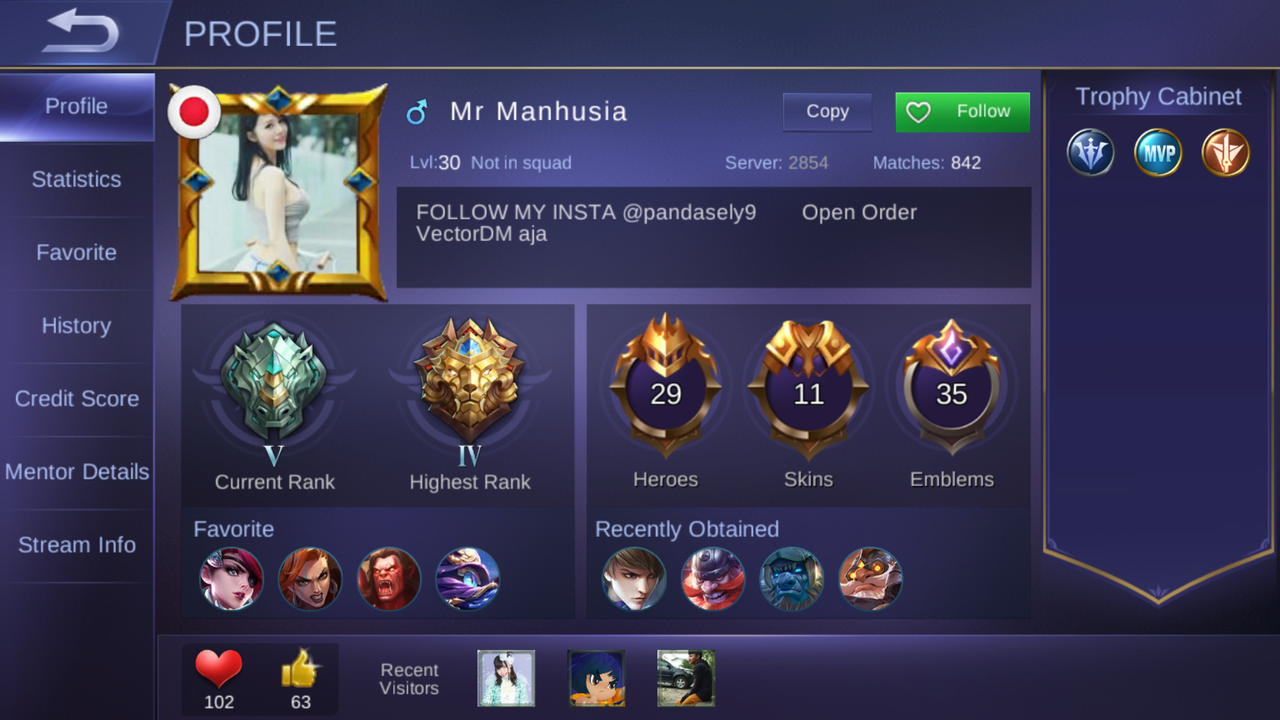Inspect the Current Rank emblem
The image size is (1280, 720).
[x=274, y=382]
